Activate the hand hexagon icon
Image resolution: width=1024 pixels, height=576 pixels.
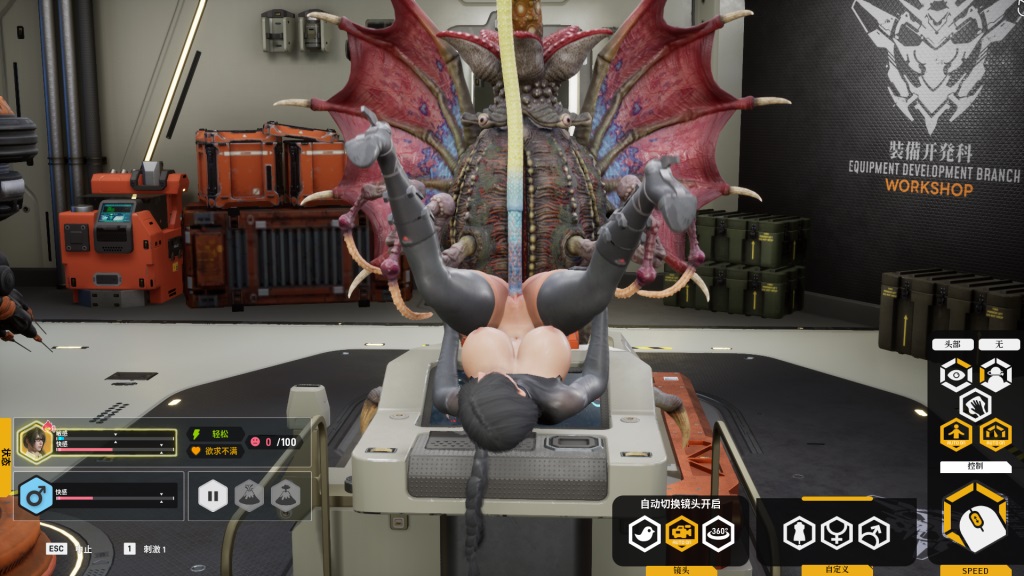click(975, 404)
